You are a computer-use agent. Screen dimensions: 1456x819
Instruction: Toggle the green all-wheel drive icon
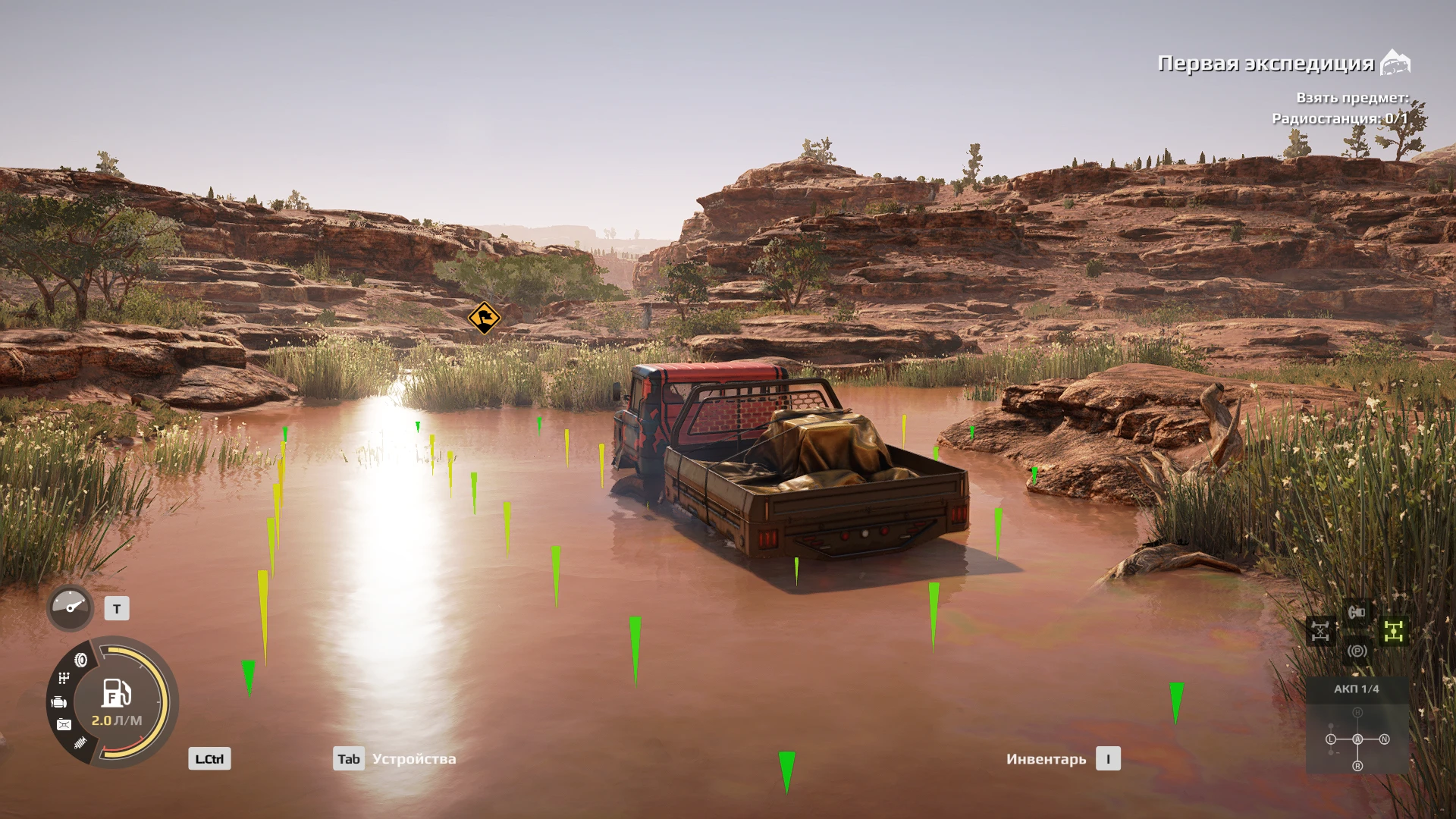point(1394,631)
